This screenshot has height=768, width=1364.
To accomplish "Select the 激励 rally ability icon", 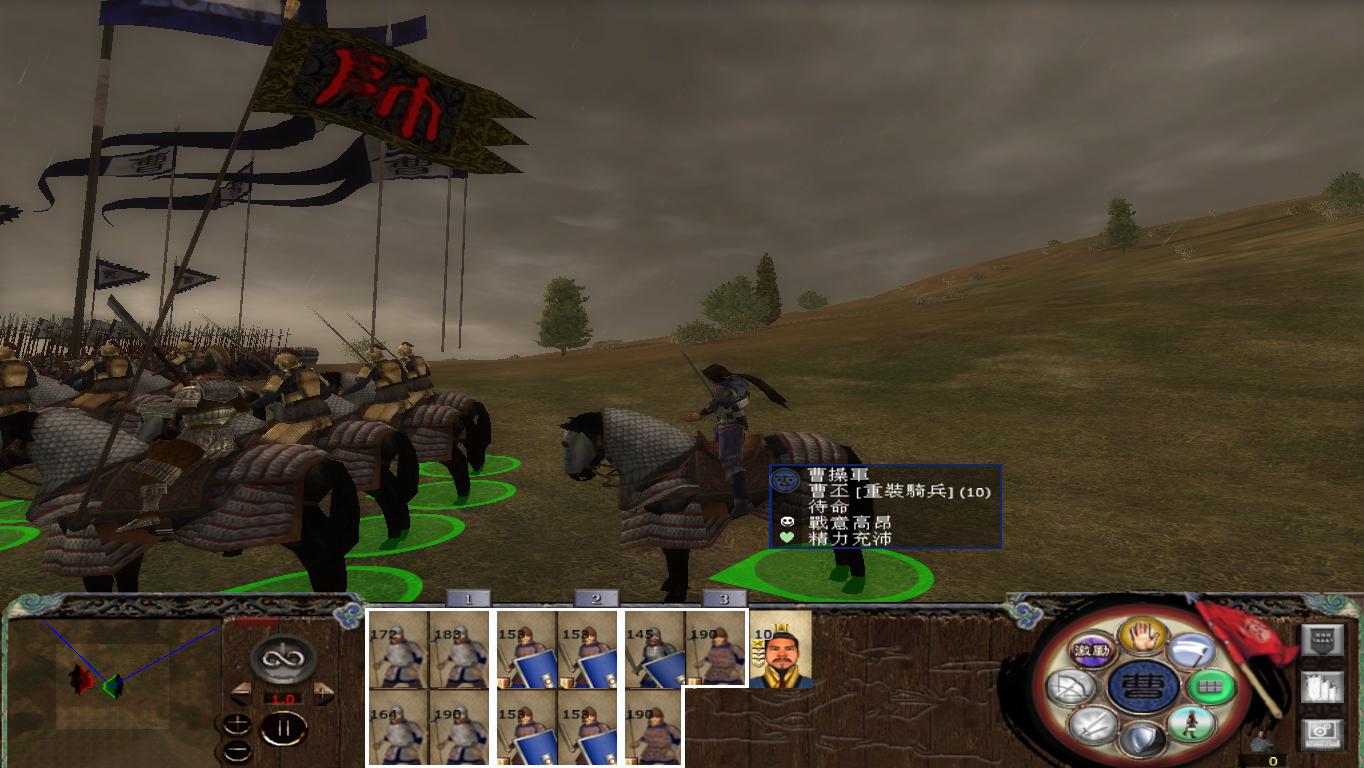I will pyautogui.click(x=1091, y=651).
